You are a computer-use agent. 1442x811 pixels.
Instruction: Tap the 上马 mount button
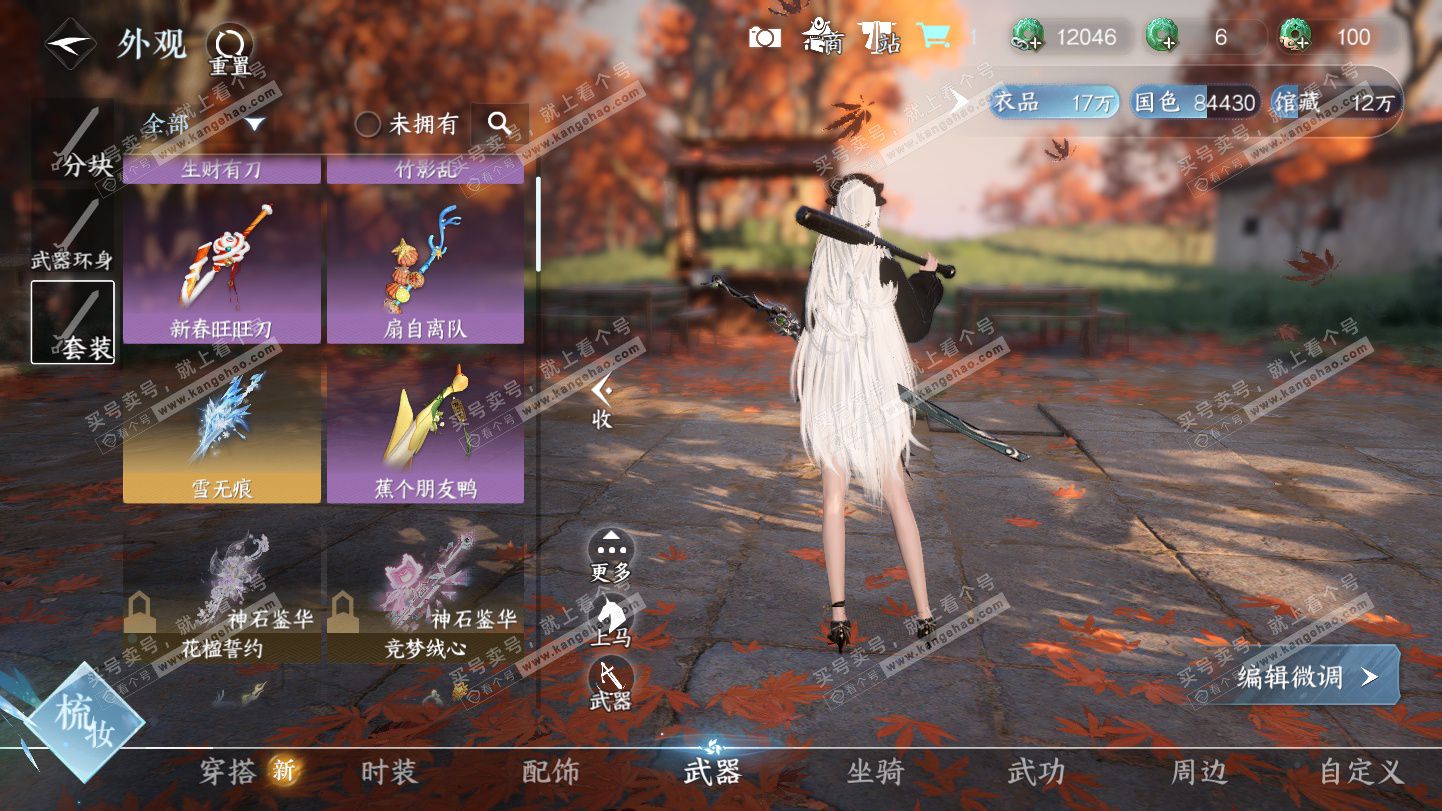point(610,618)
